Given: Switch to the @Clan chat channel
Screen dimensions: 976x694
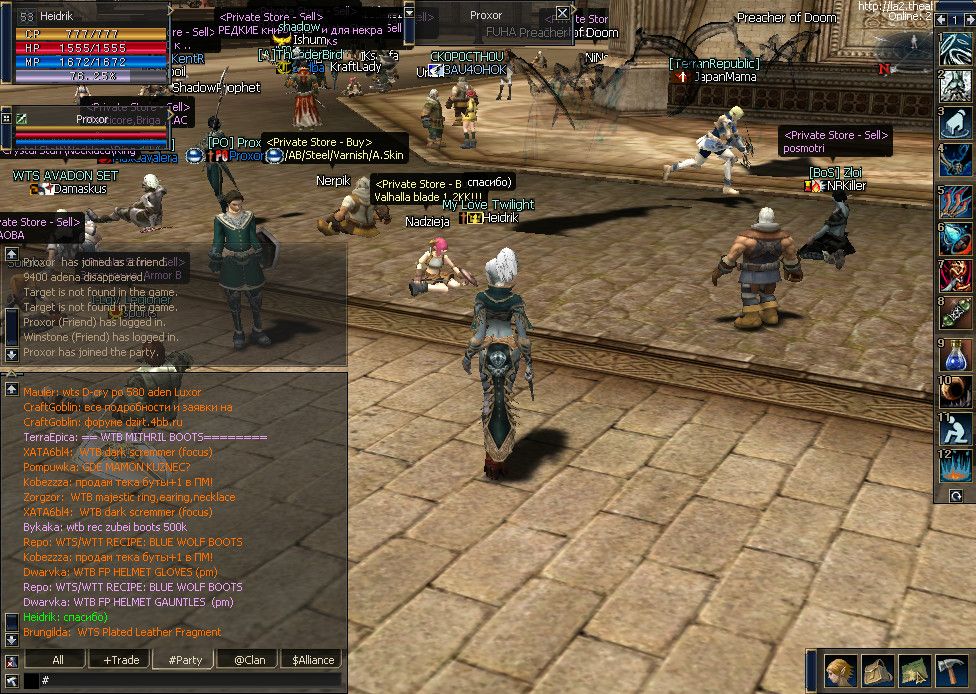Looking at the screenshot, I should tap(249, 660).
